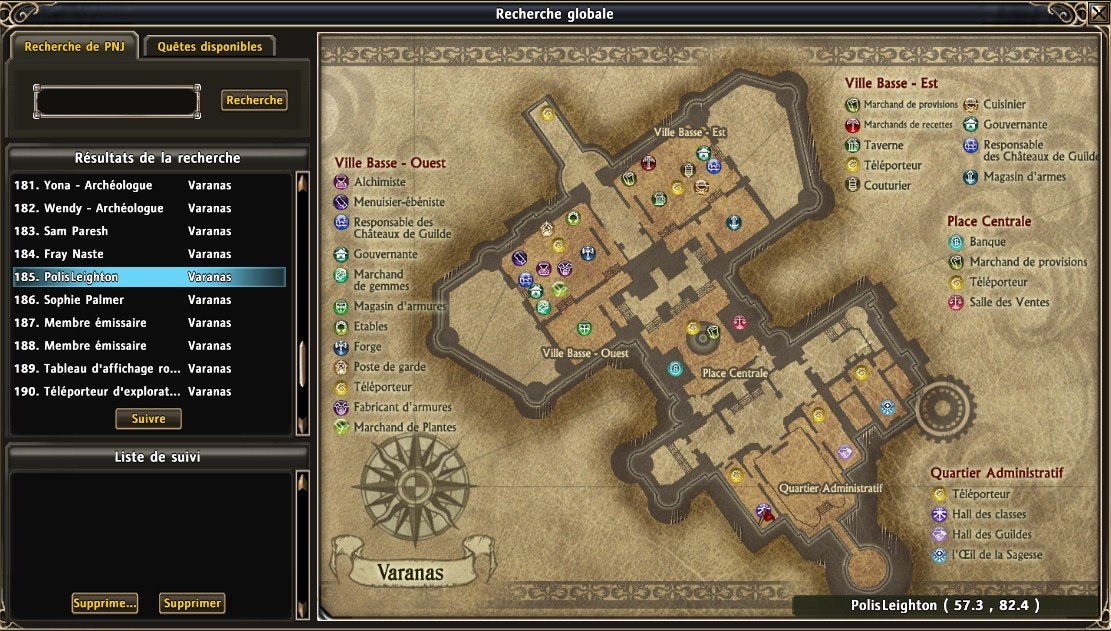Click the Recherche button

(254, 100)
